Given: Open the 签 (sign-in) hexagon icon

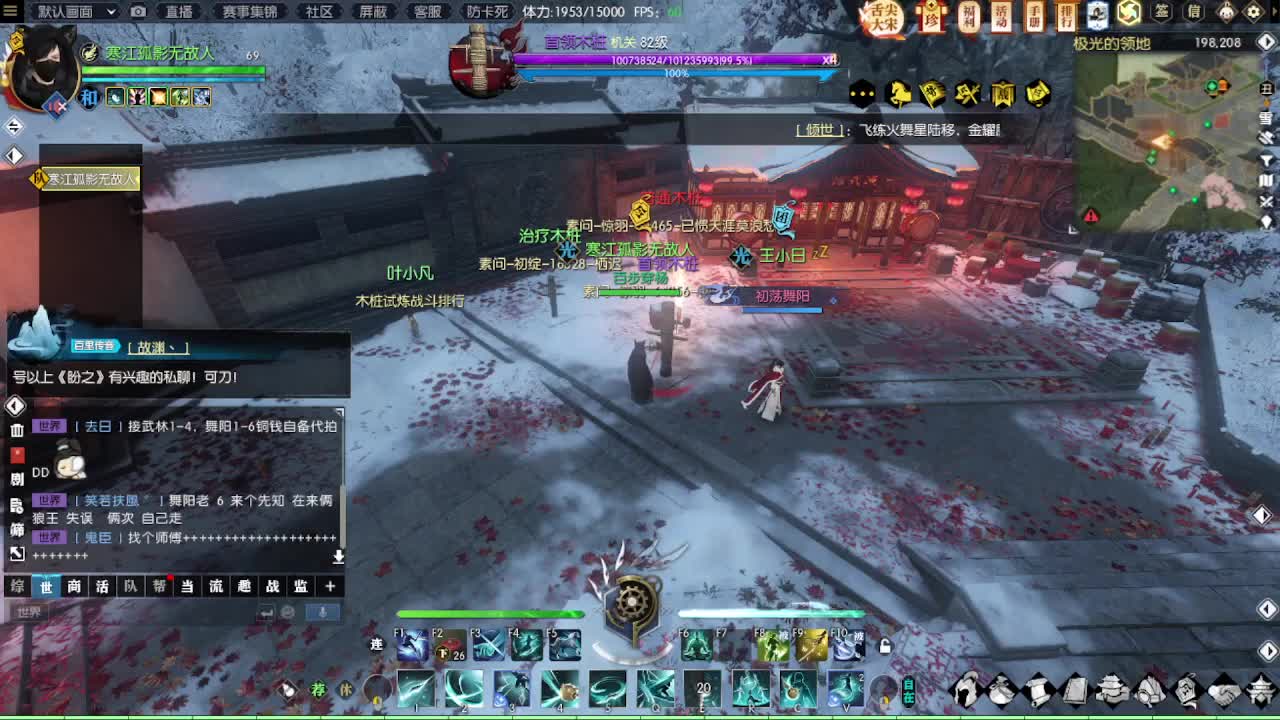Looking at the screenshot, I should (x=1160, y=13).
